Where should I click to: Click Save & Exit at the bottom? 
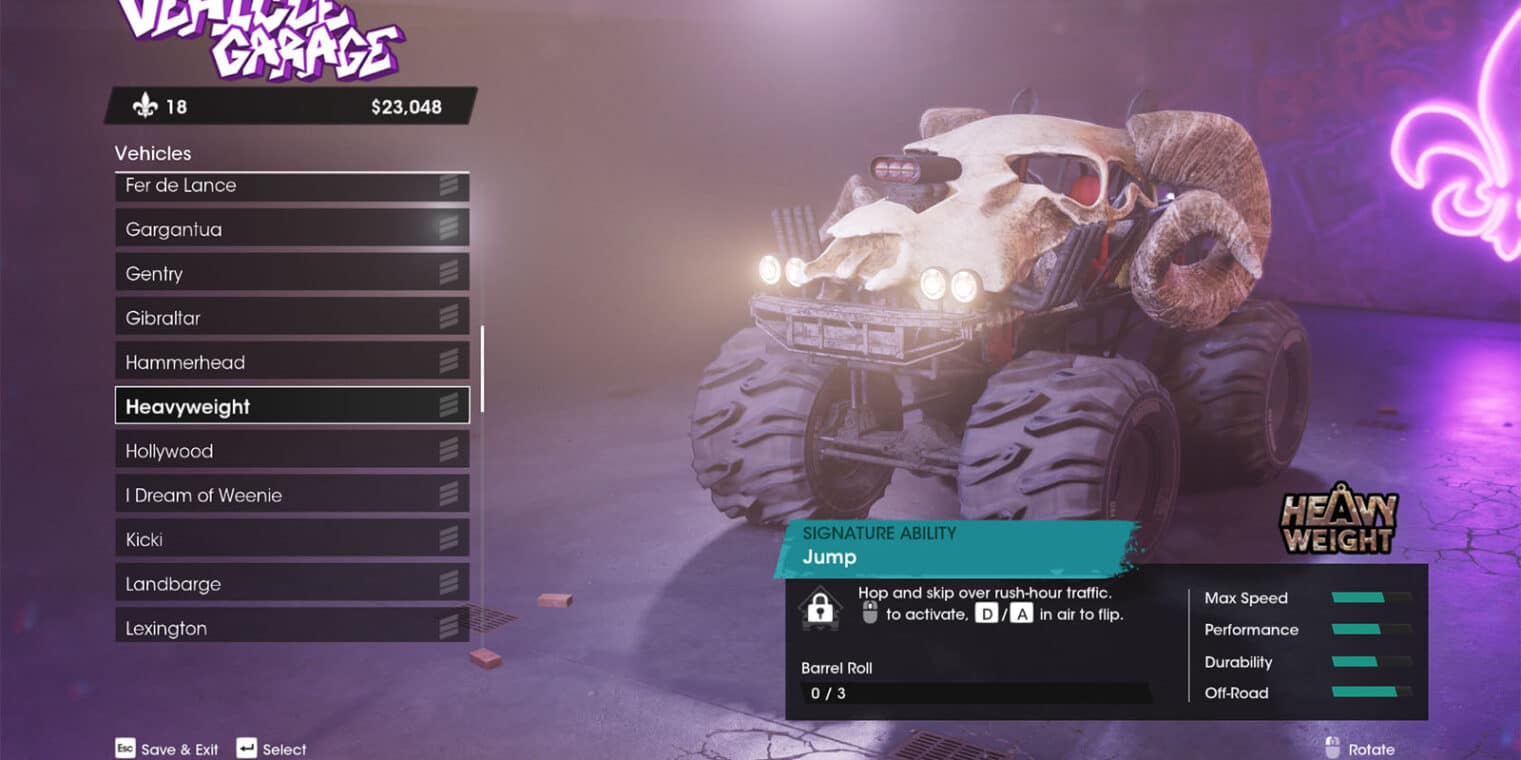point(167,749)
